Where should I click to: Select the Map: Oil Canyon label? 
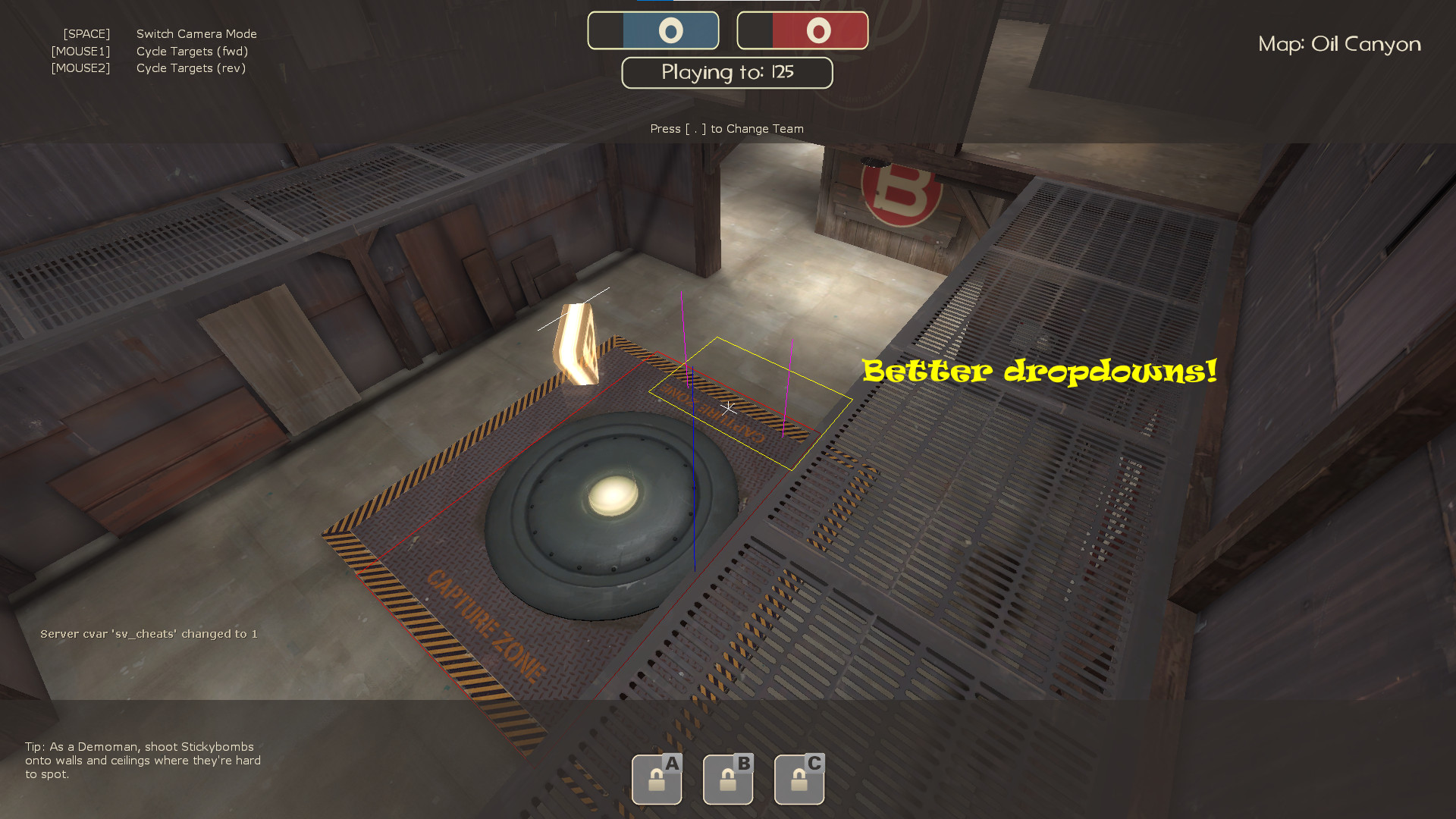point(1339,44)
